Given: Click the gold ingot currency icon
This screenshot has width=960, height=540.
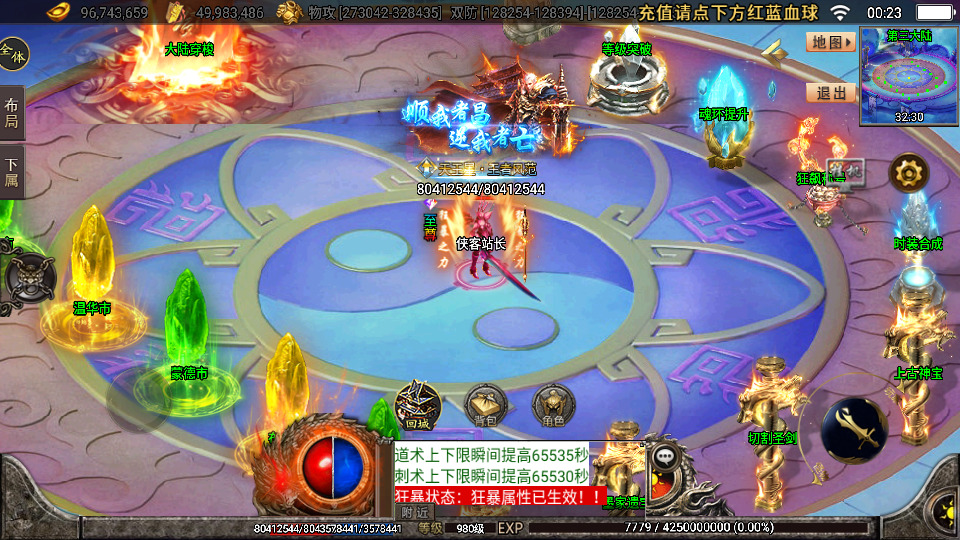Looking at the screenshot, I should pos(64,12).
